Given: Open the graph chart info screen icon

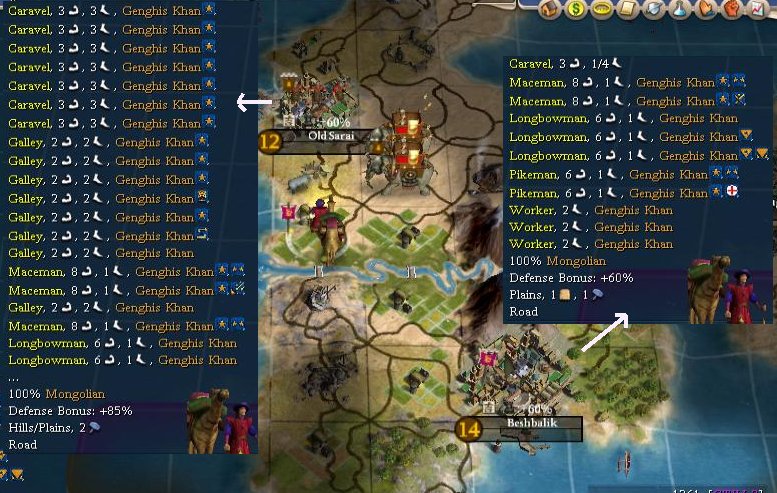Looking at the screenshot, I should tap(759, 9).
